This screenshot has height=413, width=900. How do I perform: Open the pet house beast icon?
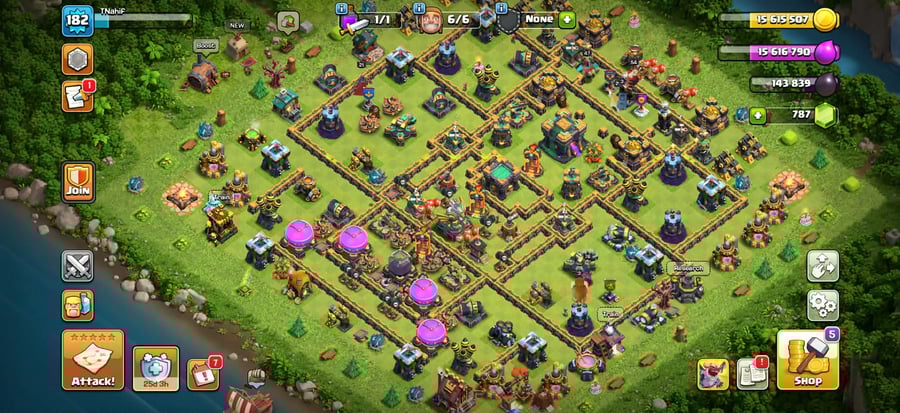pos(713,373)
